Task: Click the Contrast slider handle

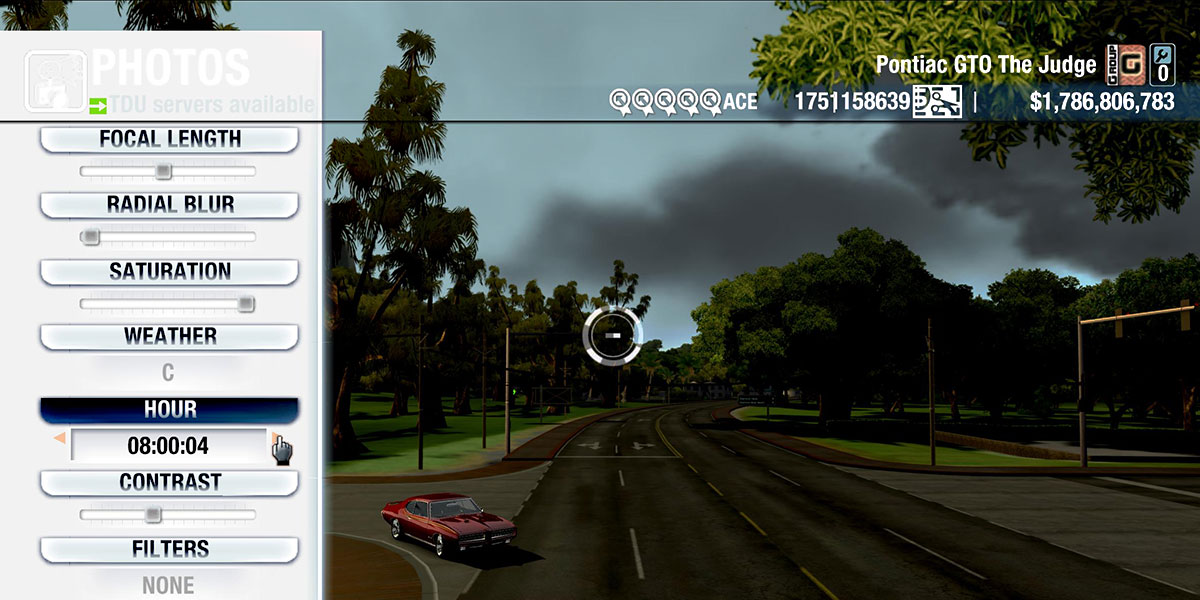Action: pyautogui.click(x=152, y=514)
